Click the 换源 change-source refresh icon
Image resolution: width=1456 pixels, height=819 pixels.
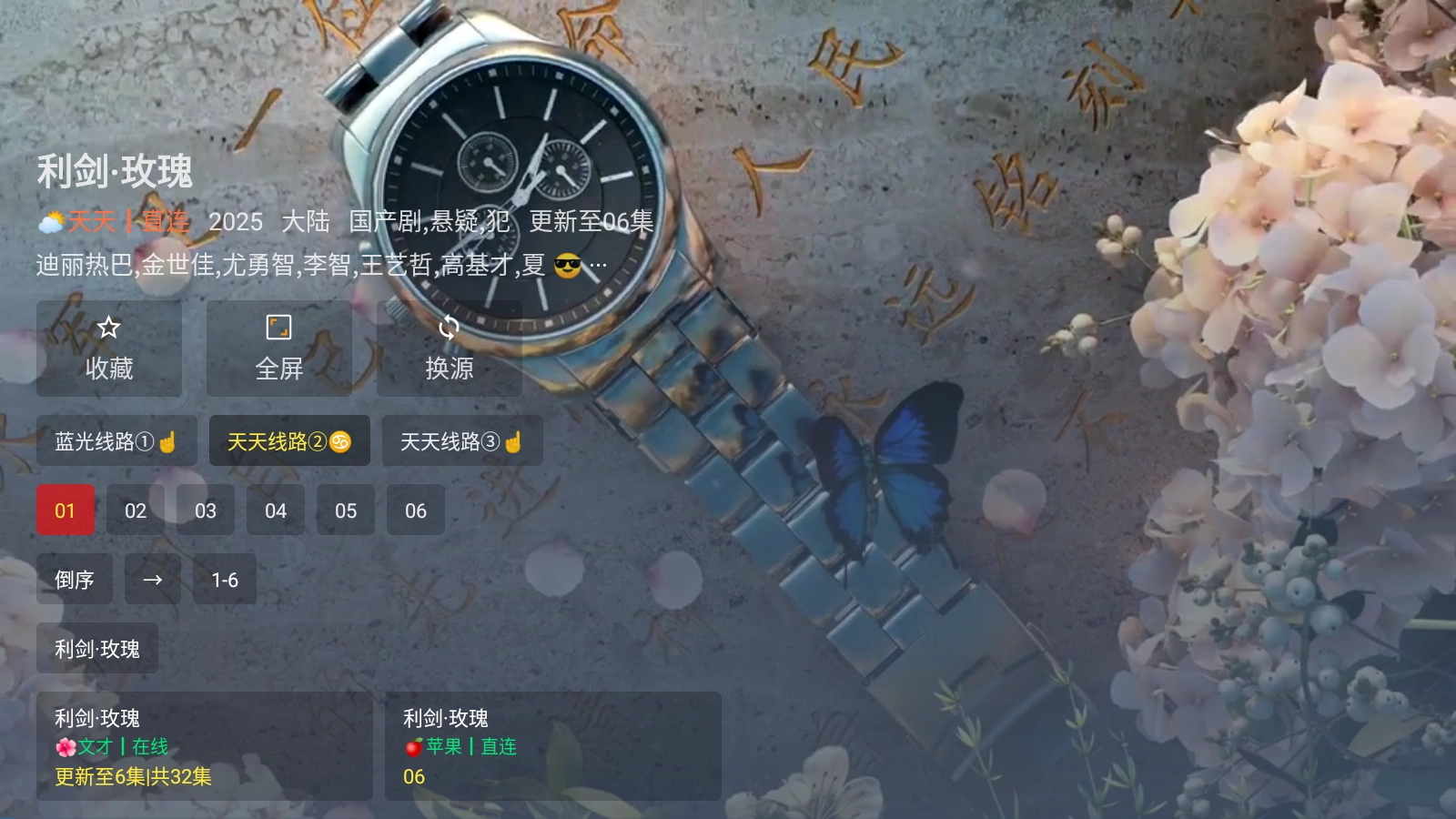[x=449, y=328]
